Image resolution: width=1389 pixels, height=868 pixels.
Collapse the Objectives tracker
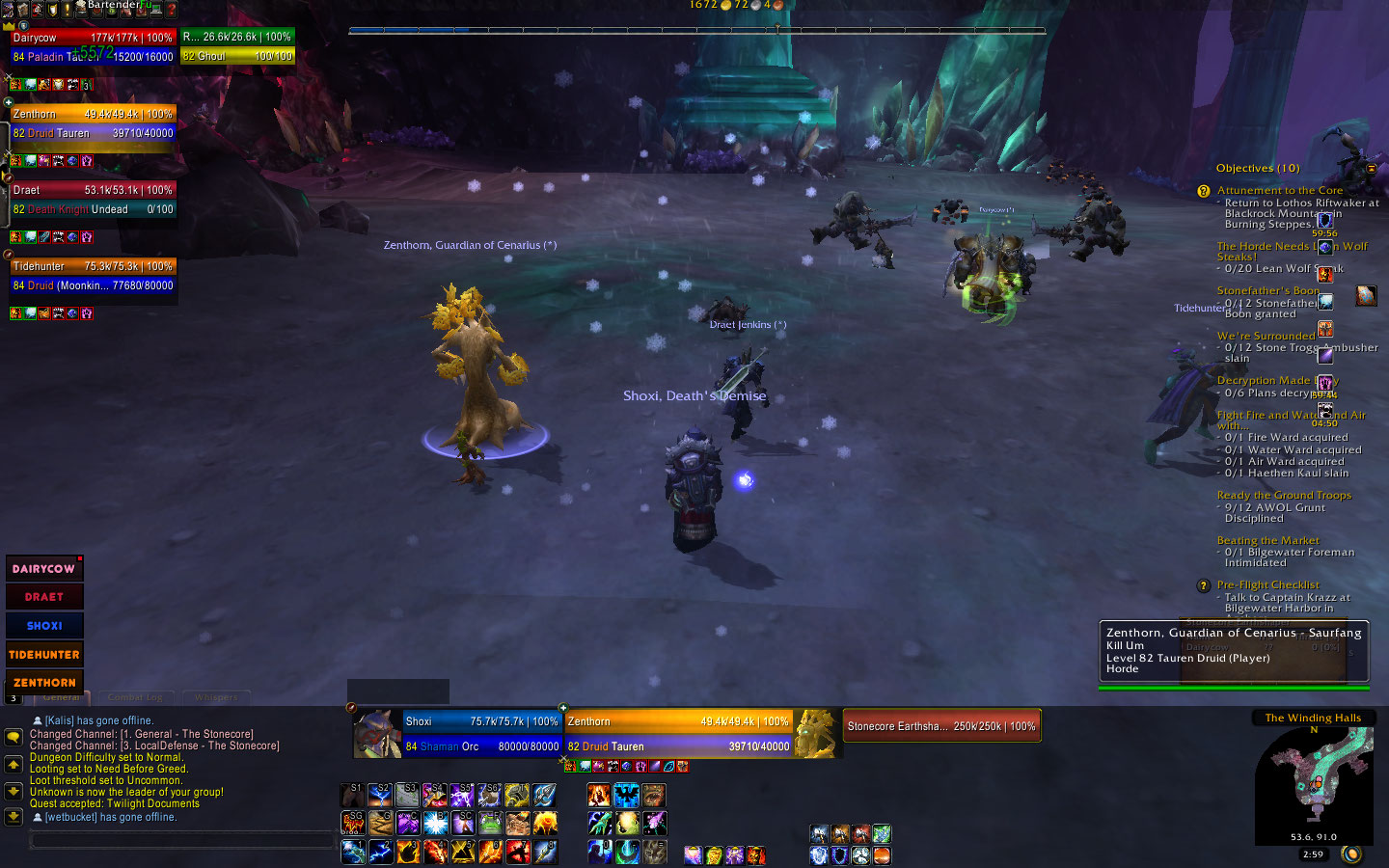coord(1371,168)
